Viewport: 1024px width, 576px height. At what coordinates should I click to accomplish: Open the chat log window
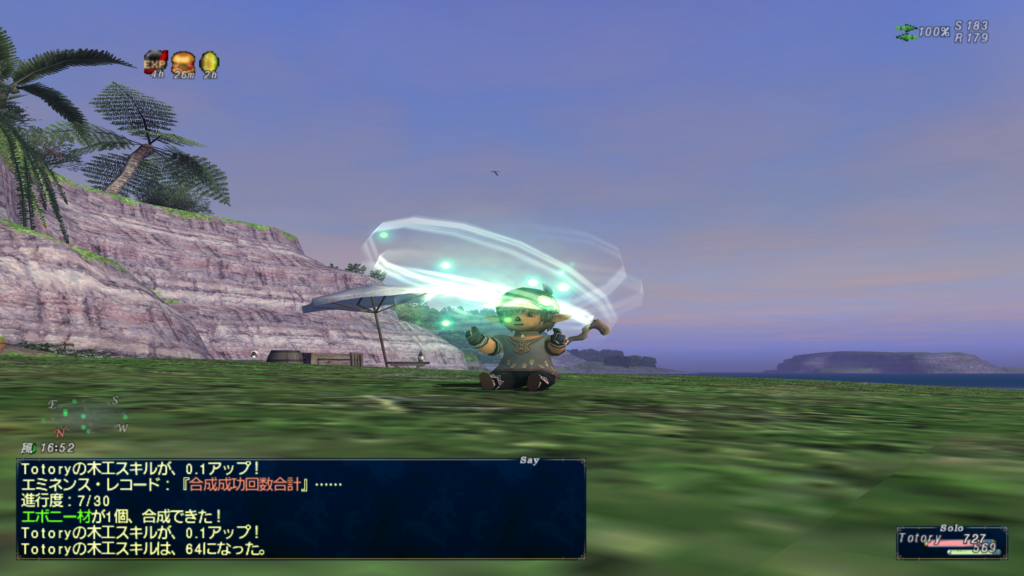[300, 508]
